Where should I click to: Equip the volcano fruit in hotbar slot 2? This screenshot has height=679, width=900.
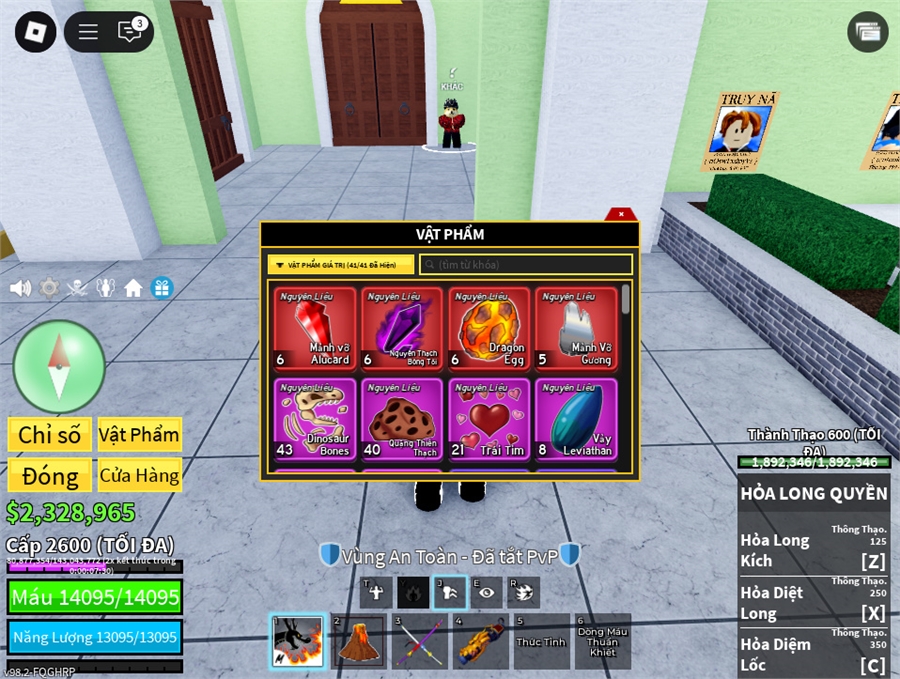[x=356, y=642]
